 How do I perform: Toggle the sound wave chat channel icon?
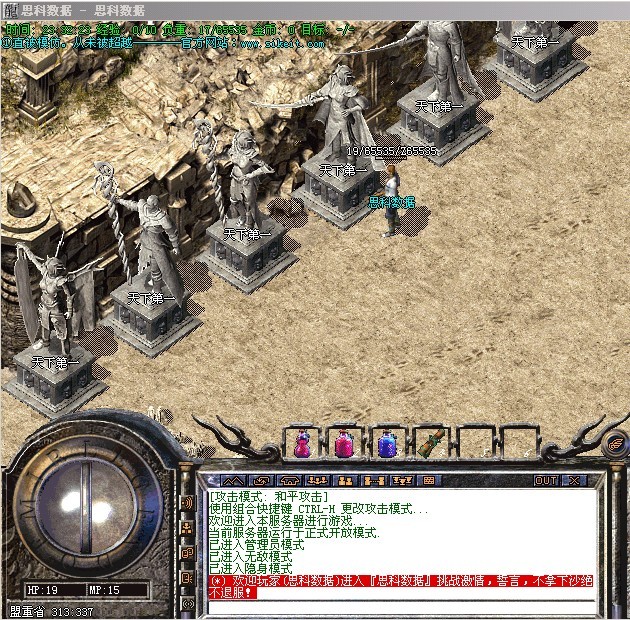coord(188,501)
